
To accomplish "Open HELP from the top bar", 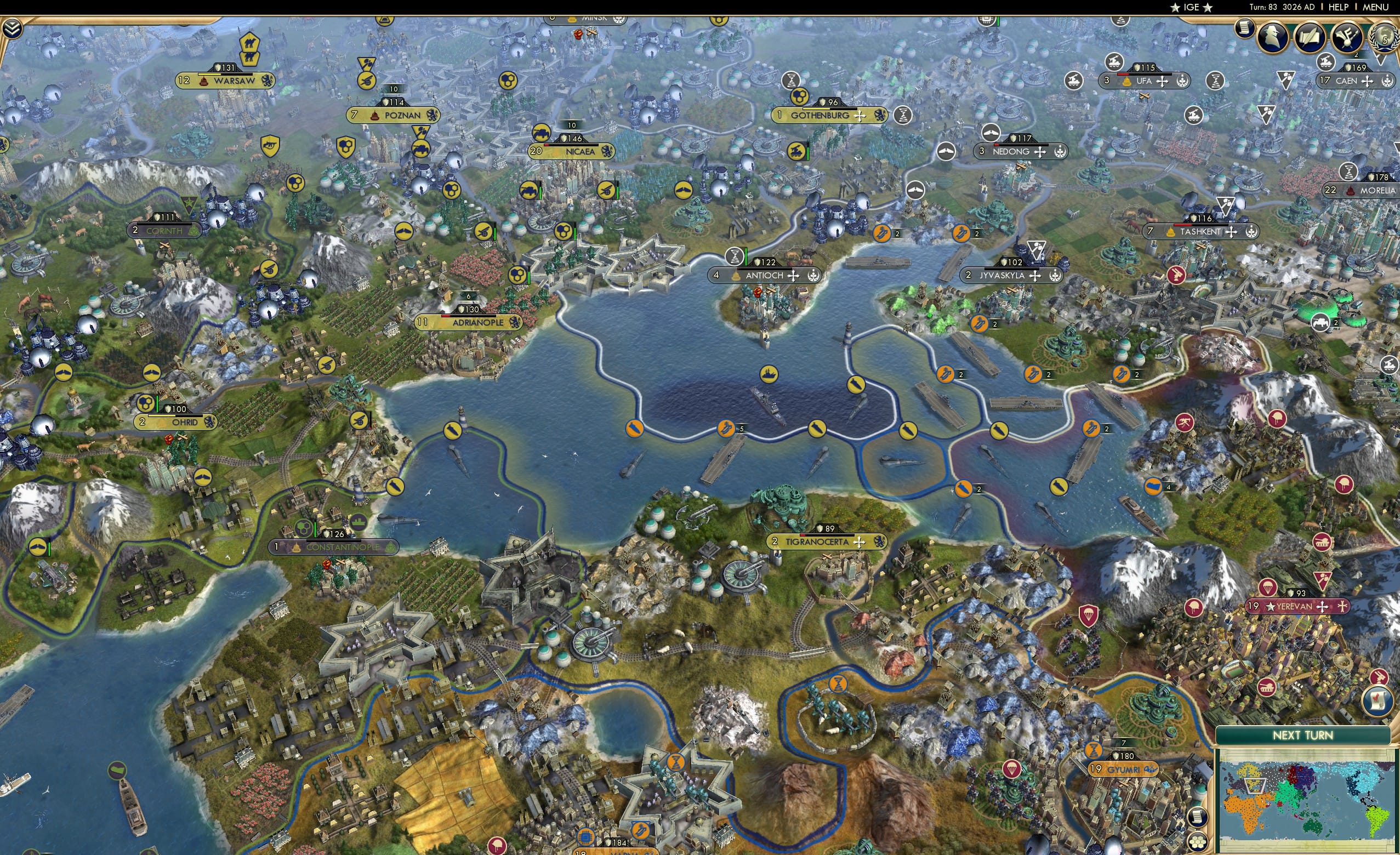I will (1339, 7).
